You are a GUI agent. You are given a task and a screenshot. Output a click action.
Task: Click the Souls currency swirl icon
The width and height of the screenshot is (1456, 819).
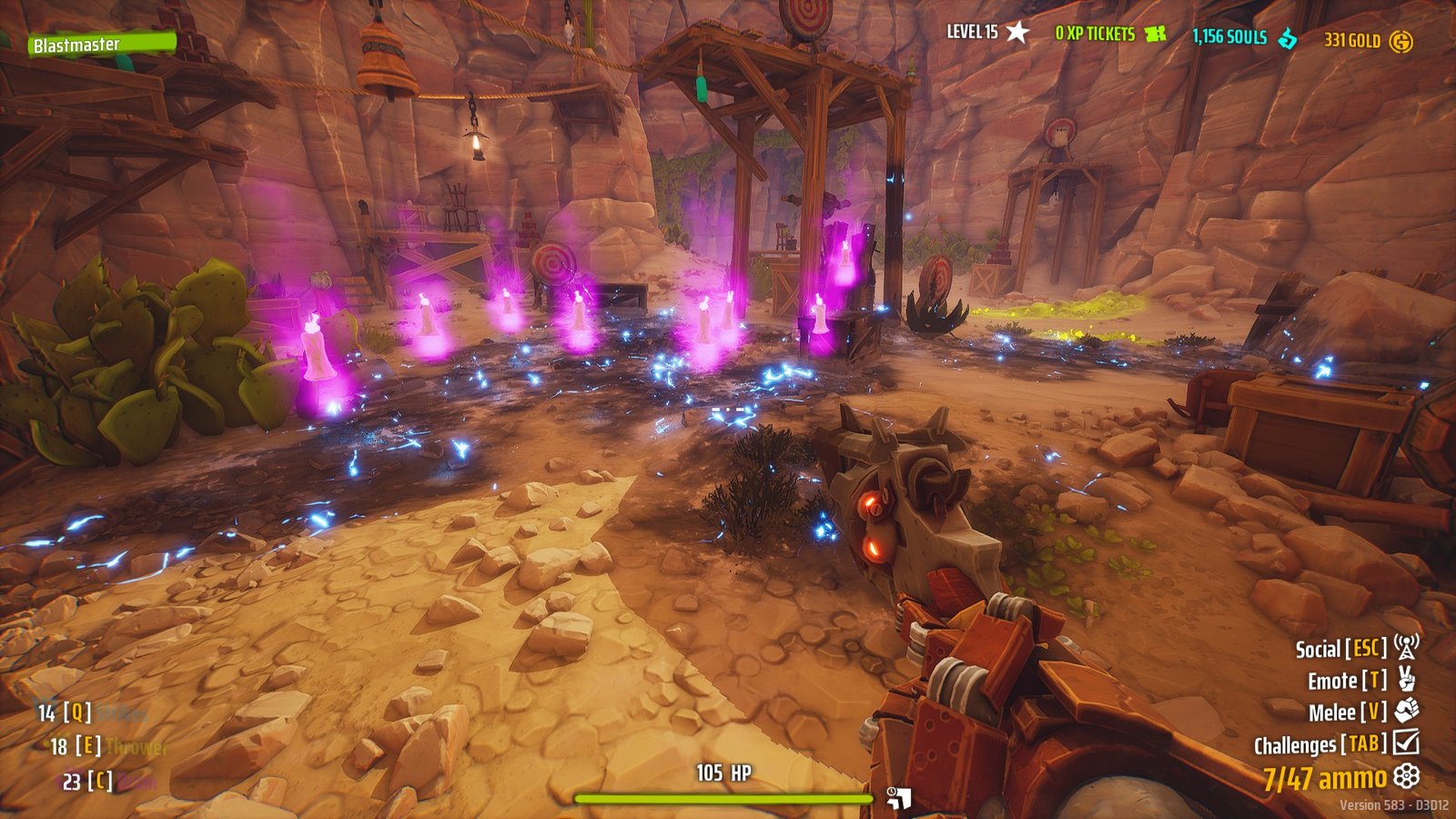click(1288, 36)
